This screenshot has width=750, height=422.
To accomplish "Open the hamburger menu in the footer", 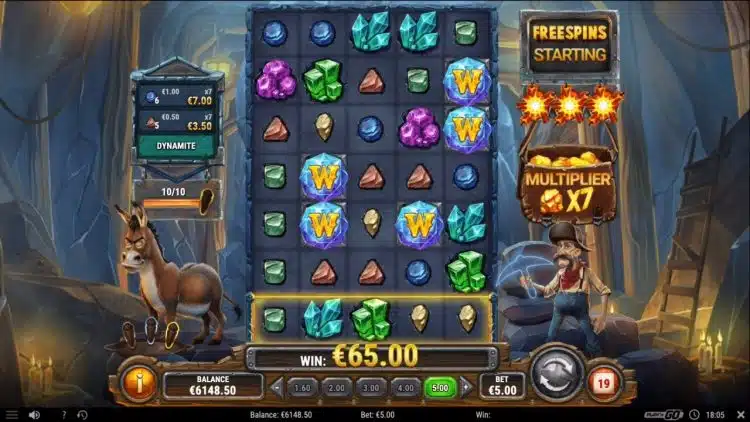I will pos(12,414).
